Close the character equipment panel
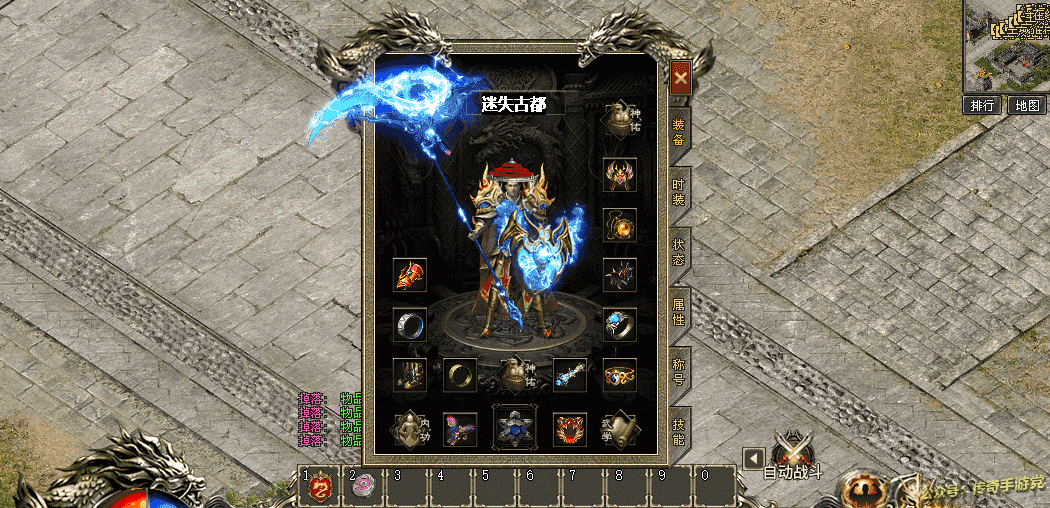The height and width of the screenshot is (508, 1050). point(680,78)
